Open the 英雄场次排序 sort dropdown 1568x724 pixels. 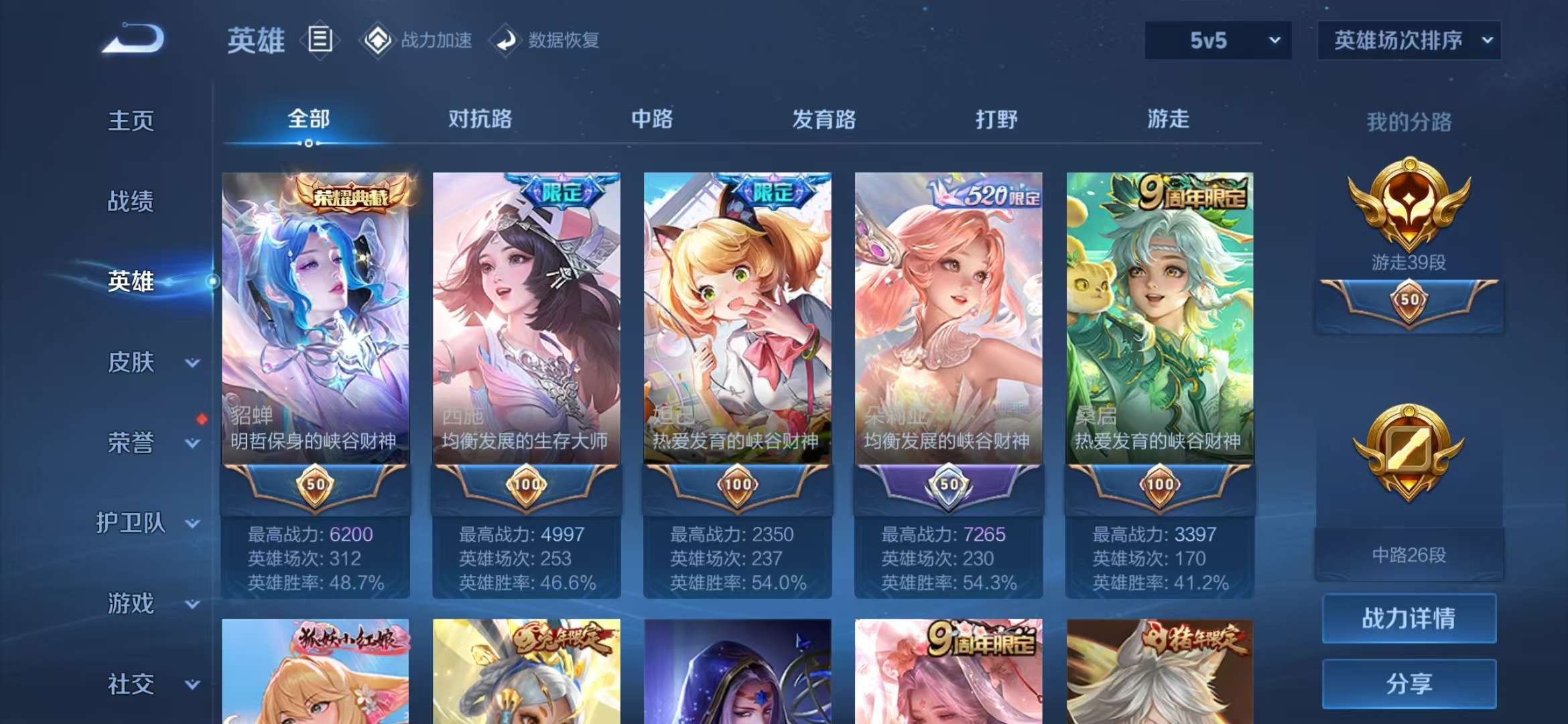coord(1409,40)
